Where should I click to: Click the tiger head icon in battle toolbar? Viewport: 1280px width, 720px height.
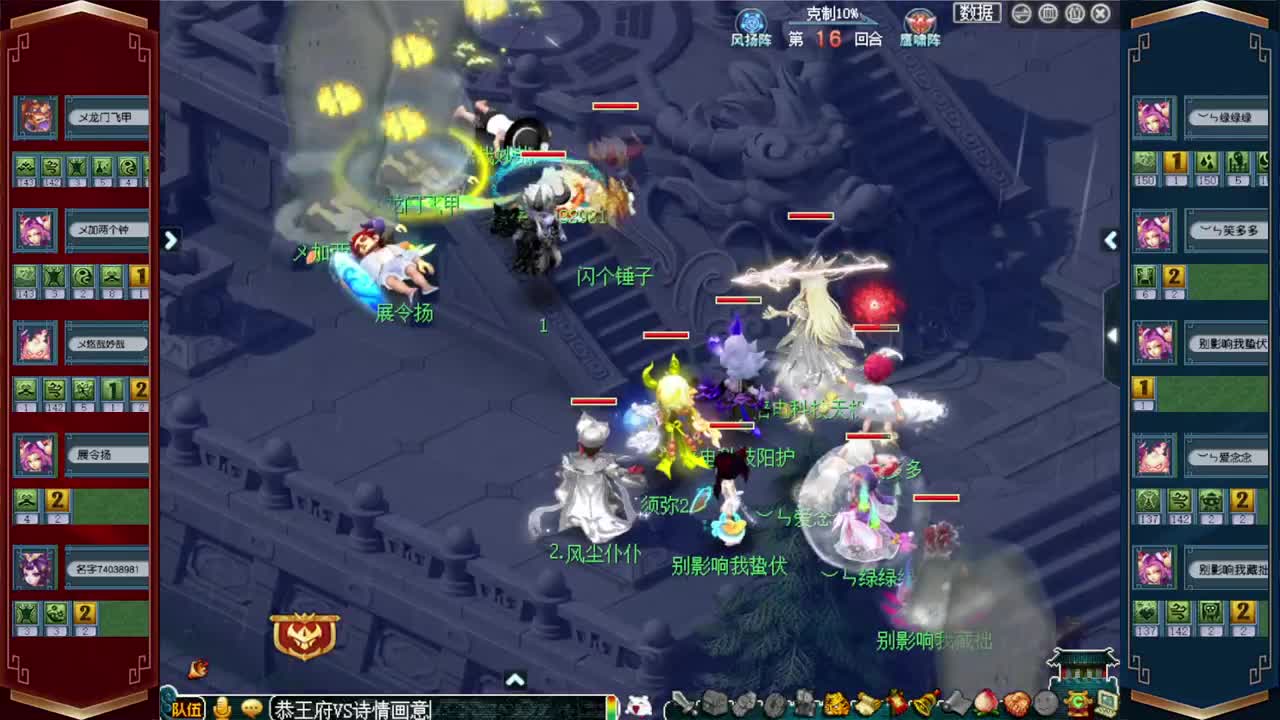coord(836,701)
